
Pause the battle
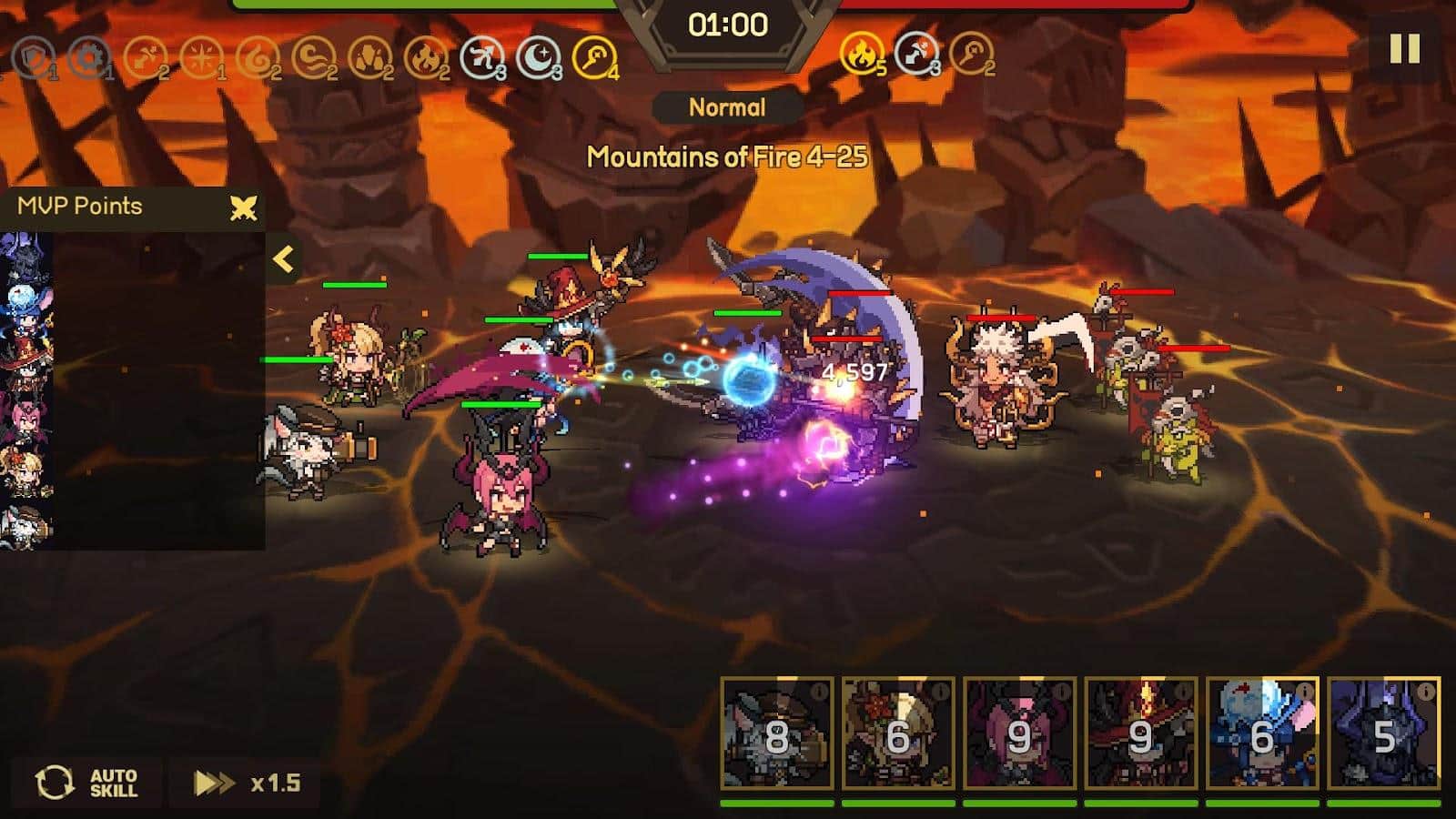1404,48
